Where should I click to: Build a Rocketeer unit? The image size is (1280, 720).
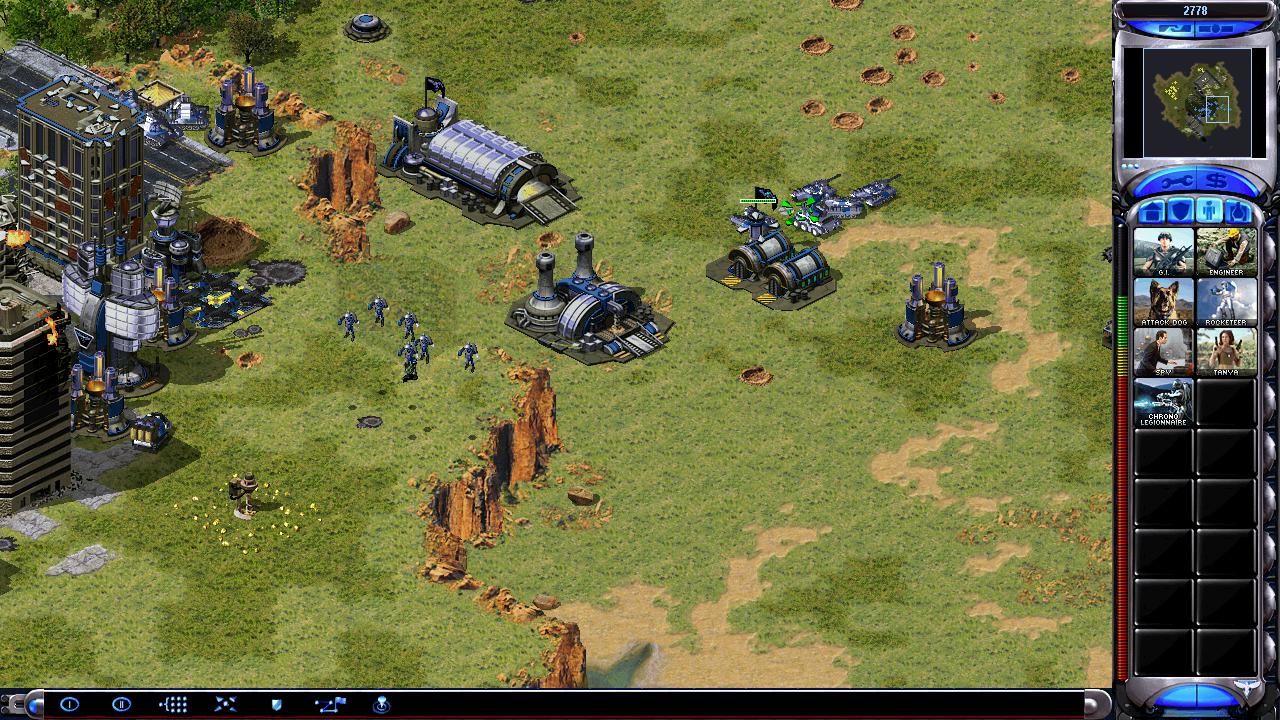point(1226,301)
